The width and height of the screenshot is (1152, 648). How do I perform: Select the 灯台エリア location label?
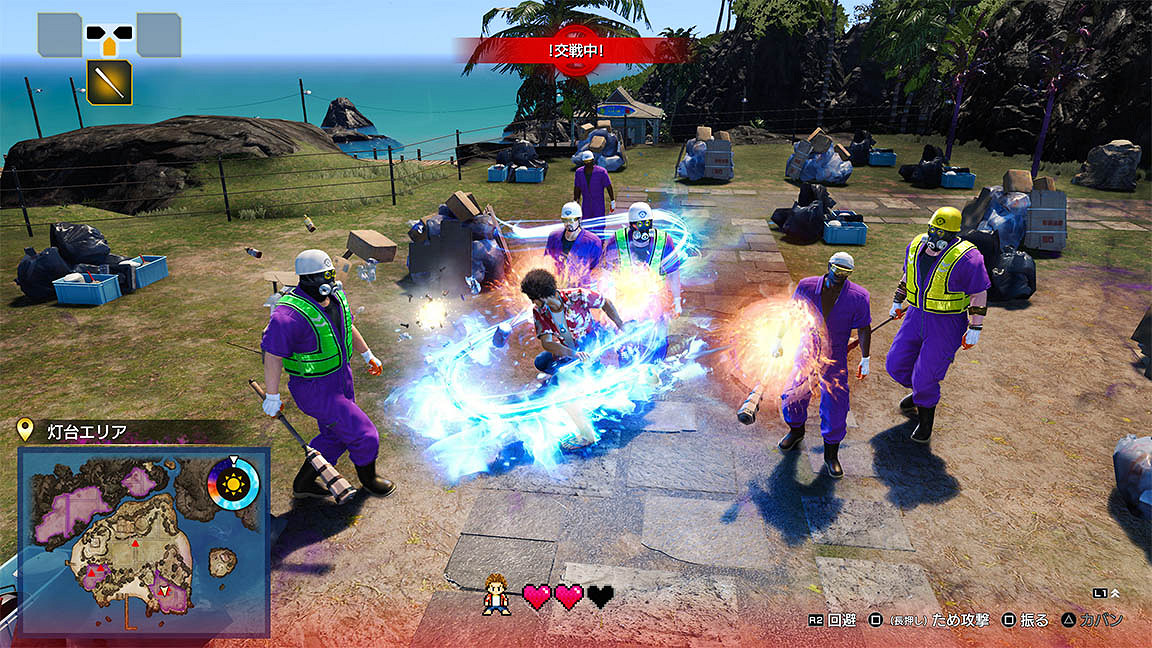point(86,432)
